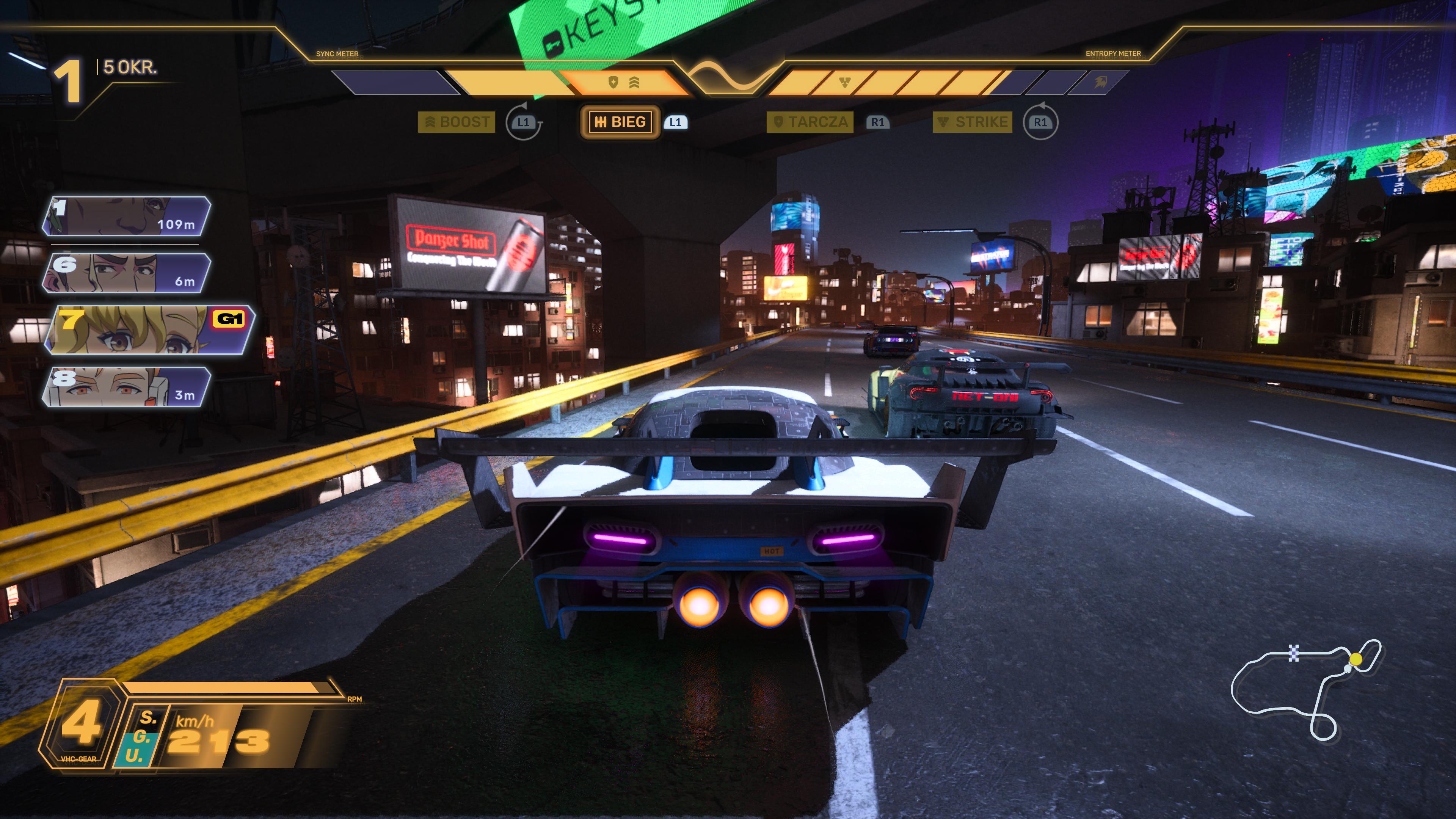Activate the BOOST ability label
The height and width of the screenshot is (819, 1456).
click(457, 122)
